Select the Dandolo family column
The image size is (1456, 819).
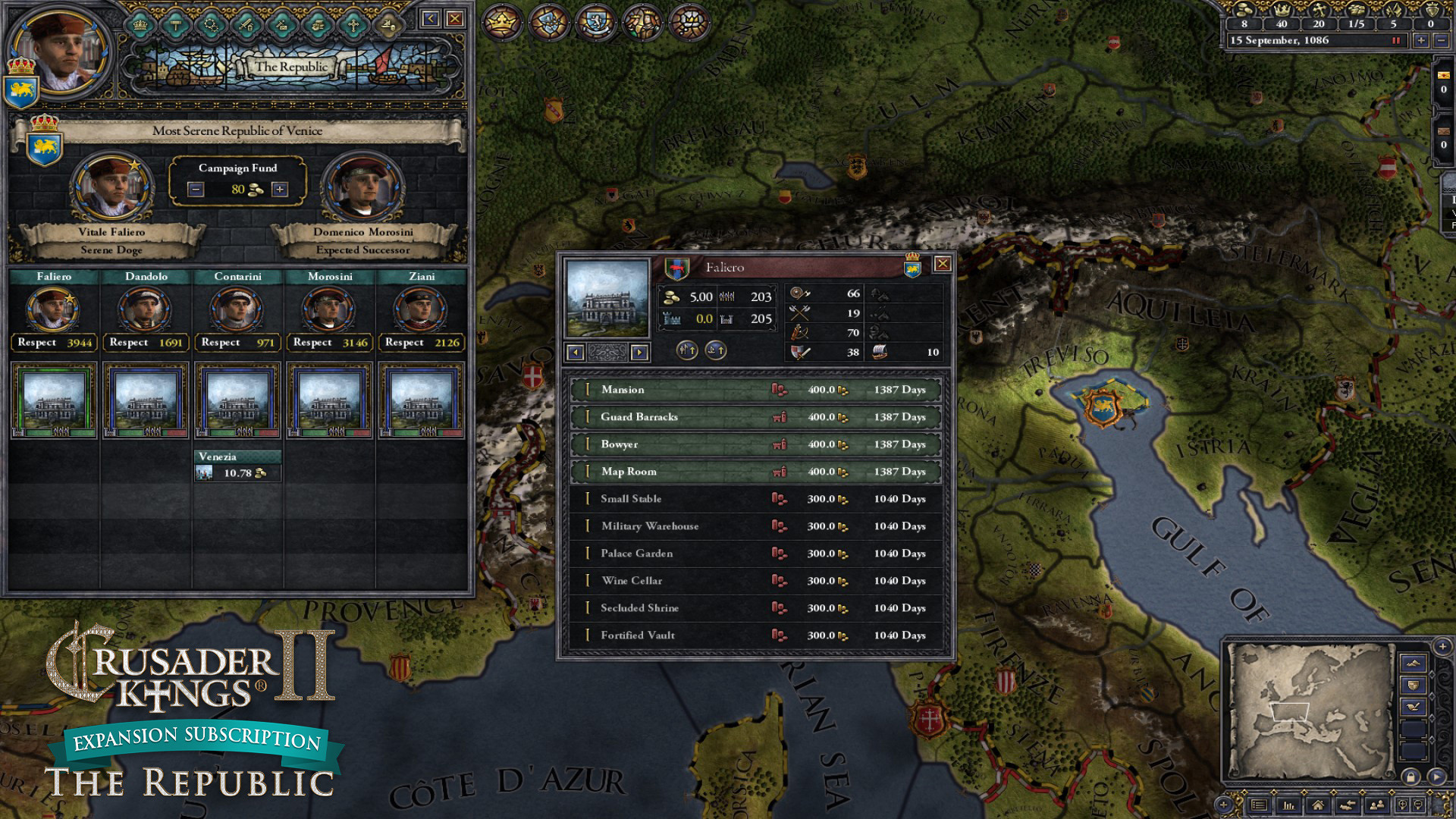[146, 277]
